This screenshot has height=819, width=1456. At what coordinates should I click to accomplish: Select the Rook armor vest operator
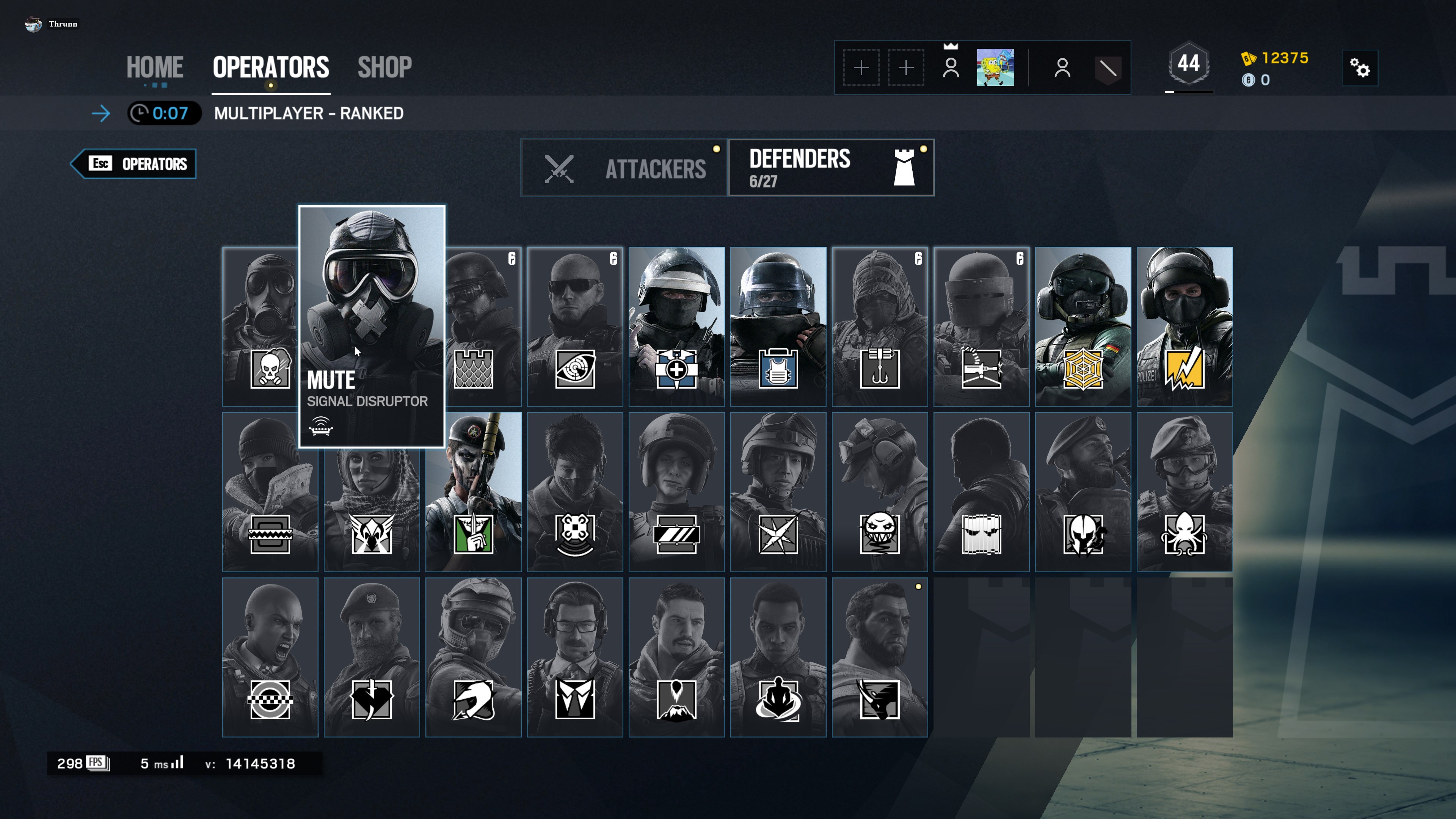[778, 326]
